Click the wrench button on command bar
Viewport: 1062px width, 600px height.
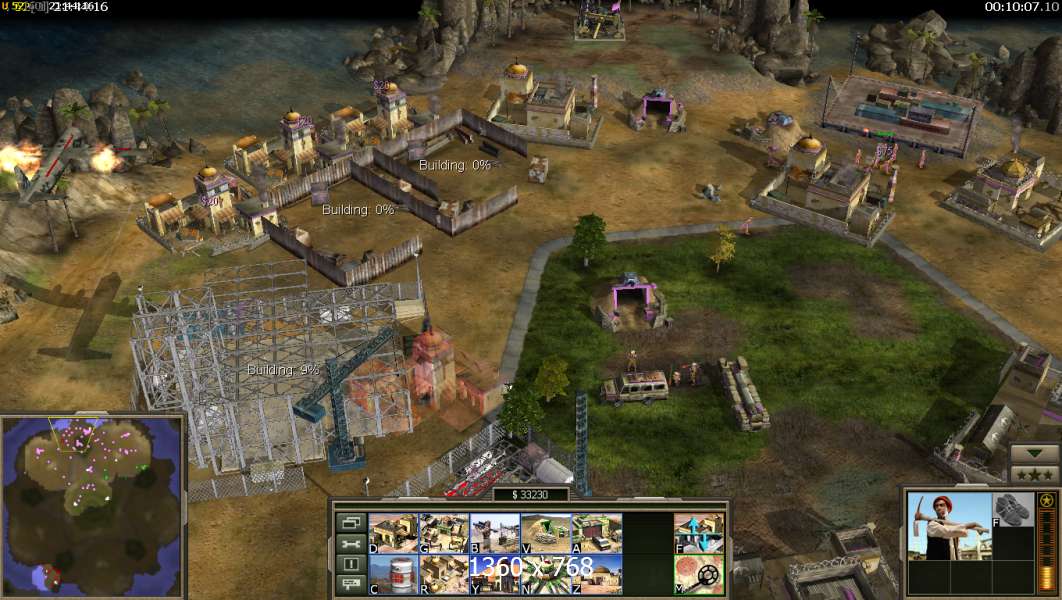pyautogui.click(x=350, y=544)
